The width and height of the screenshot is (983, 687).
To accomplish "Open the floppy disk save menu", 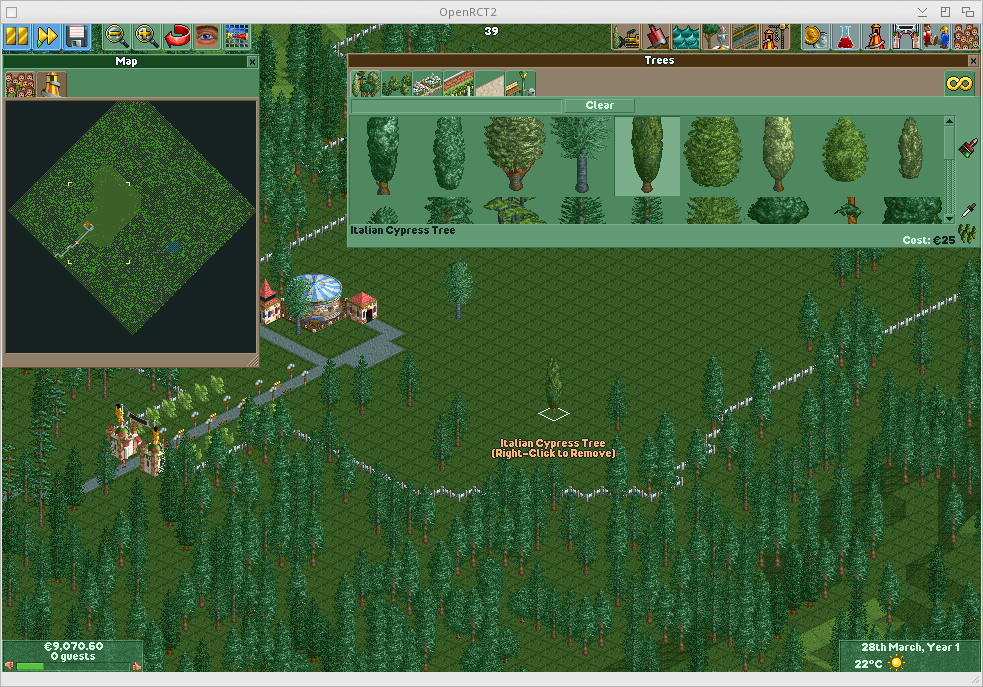I will (76, 38).
